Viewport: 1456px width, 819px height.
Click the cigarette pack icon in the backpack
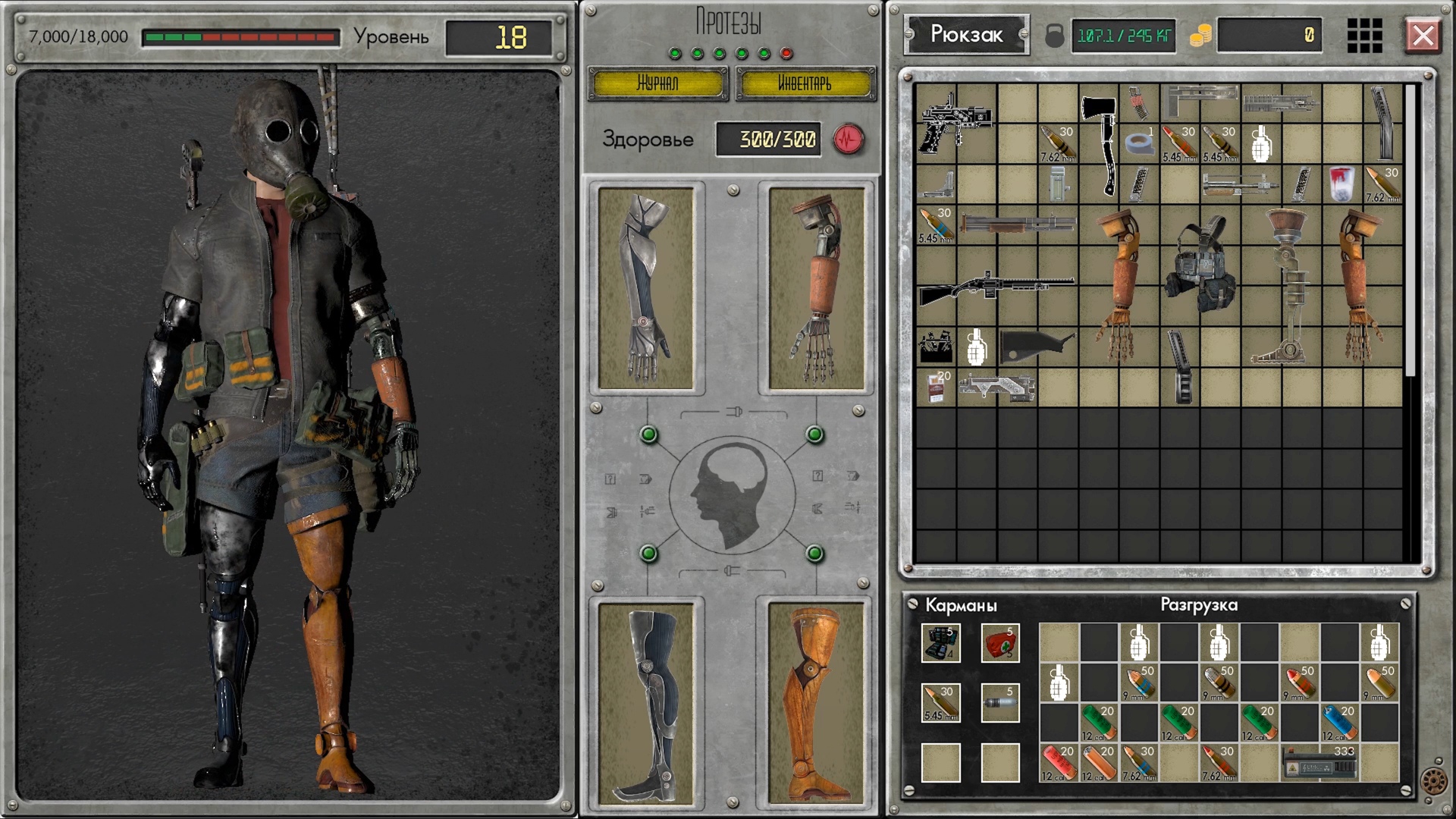[x=935, y=387]
